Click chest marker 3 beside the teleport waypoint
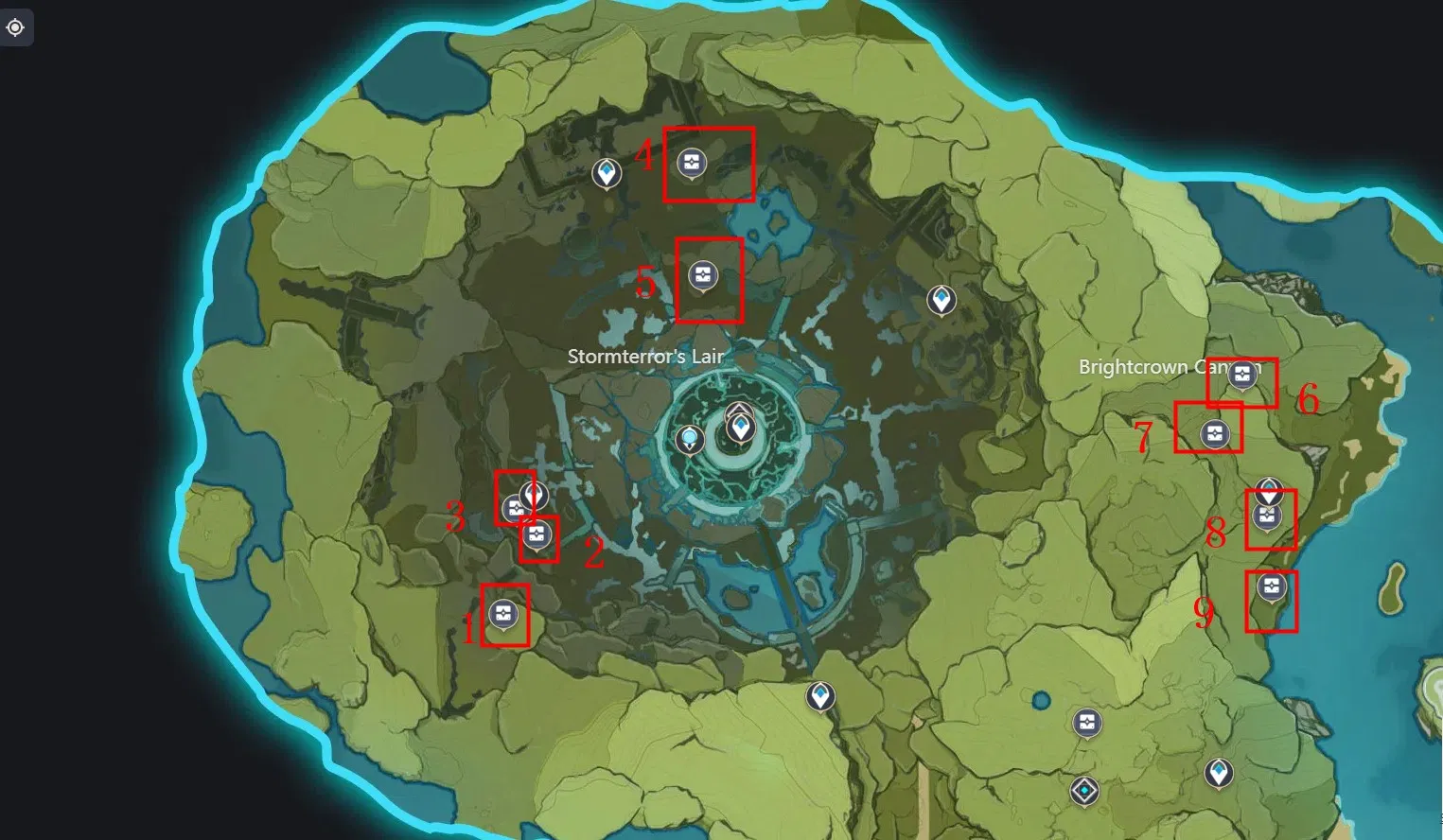The image size is (1443, 840). click(516, 508)
